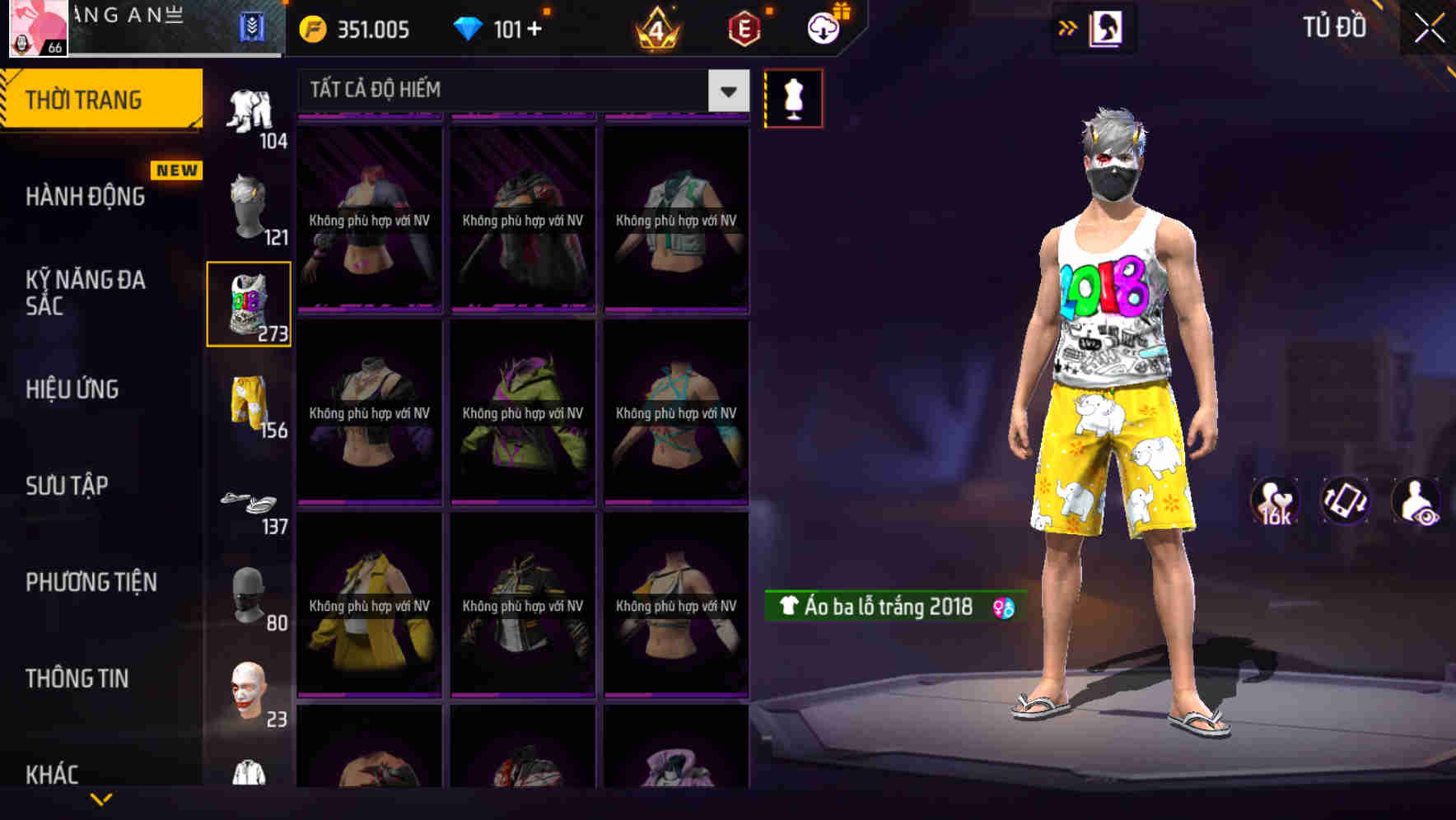Click the mannequin icon beside the rarity filter
1456x820 pixels.
click(x=793, y=97)
